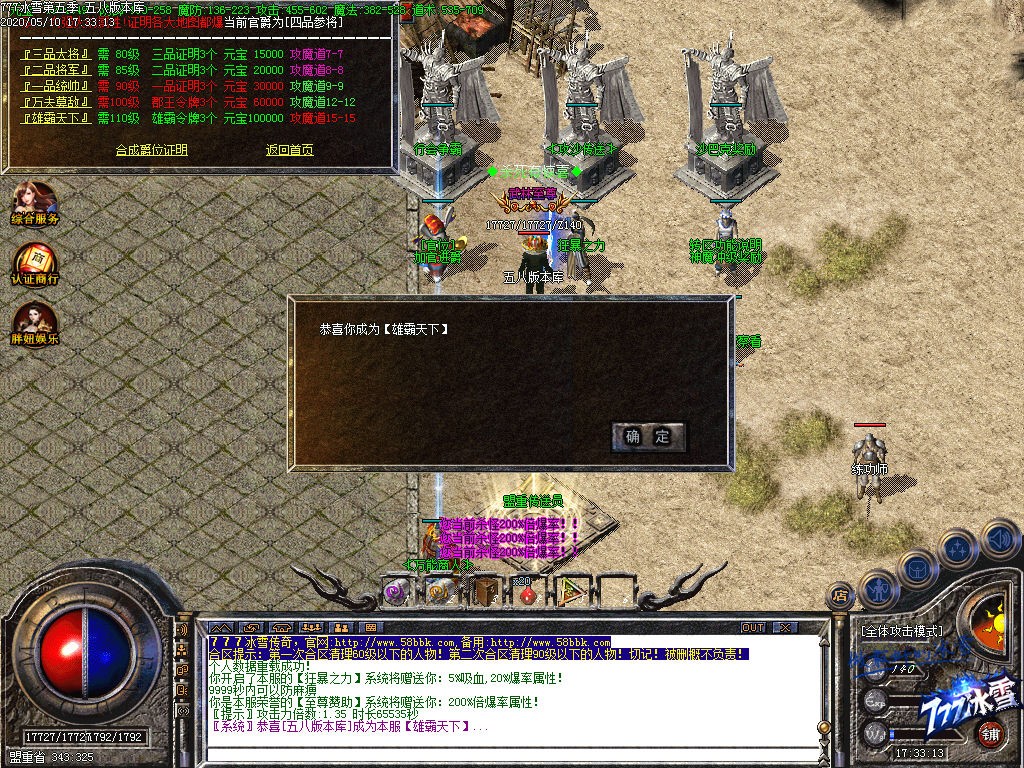Open the 认证商行 shop icon

coord(35,263)
